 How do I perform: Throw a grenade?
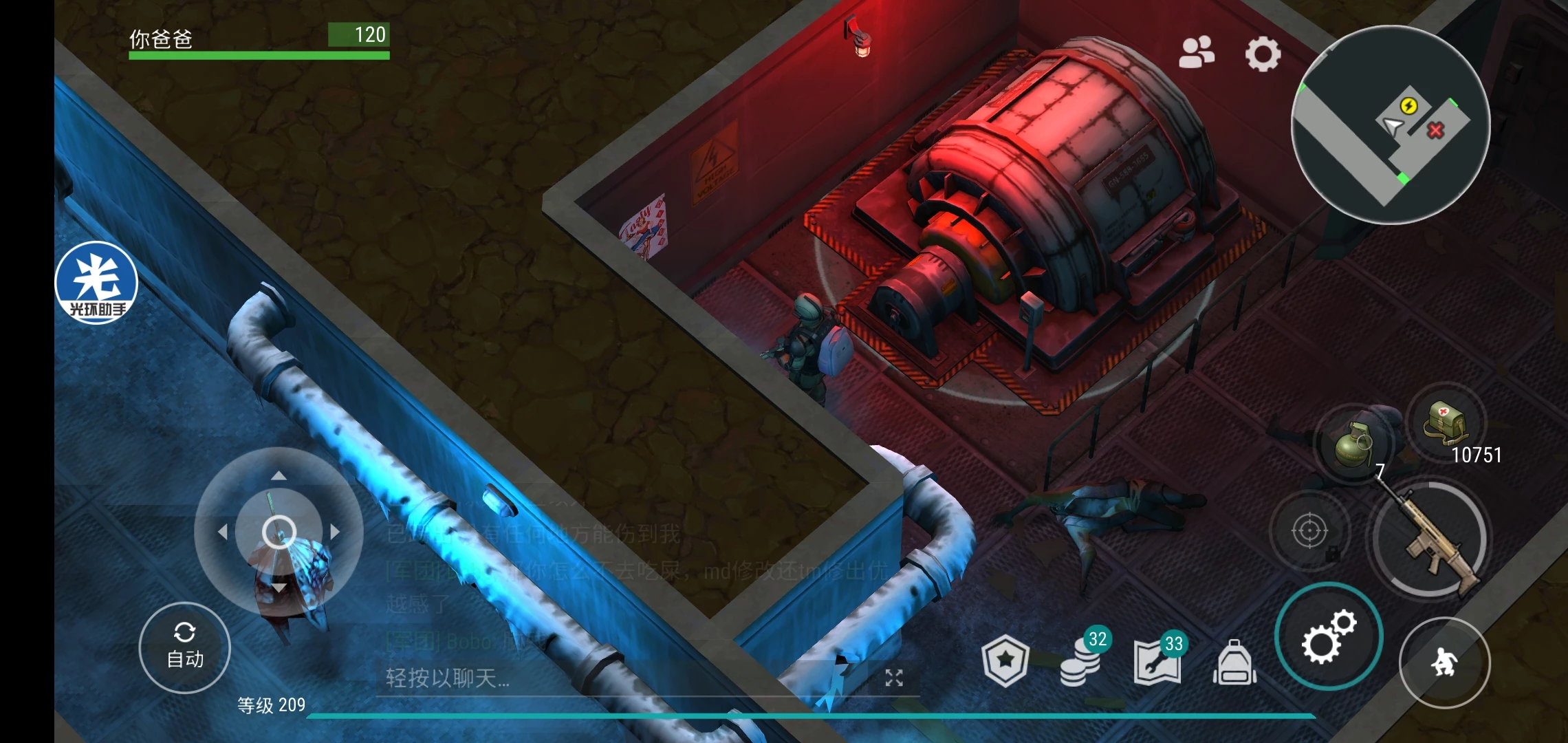coord(1352,445)
